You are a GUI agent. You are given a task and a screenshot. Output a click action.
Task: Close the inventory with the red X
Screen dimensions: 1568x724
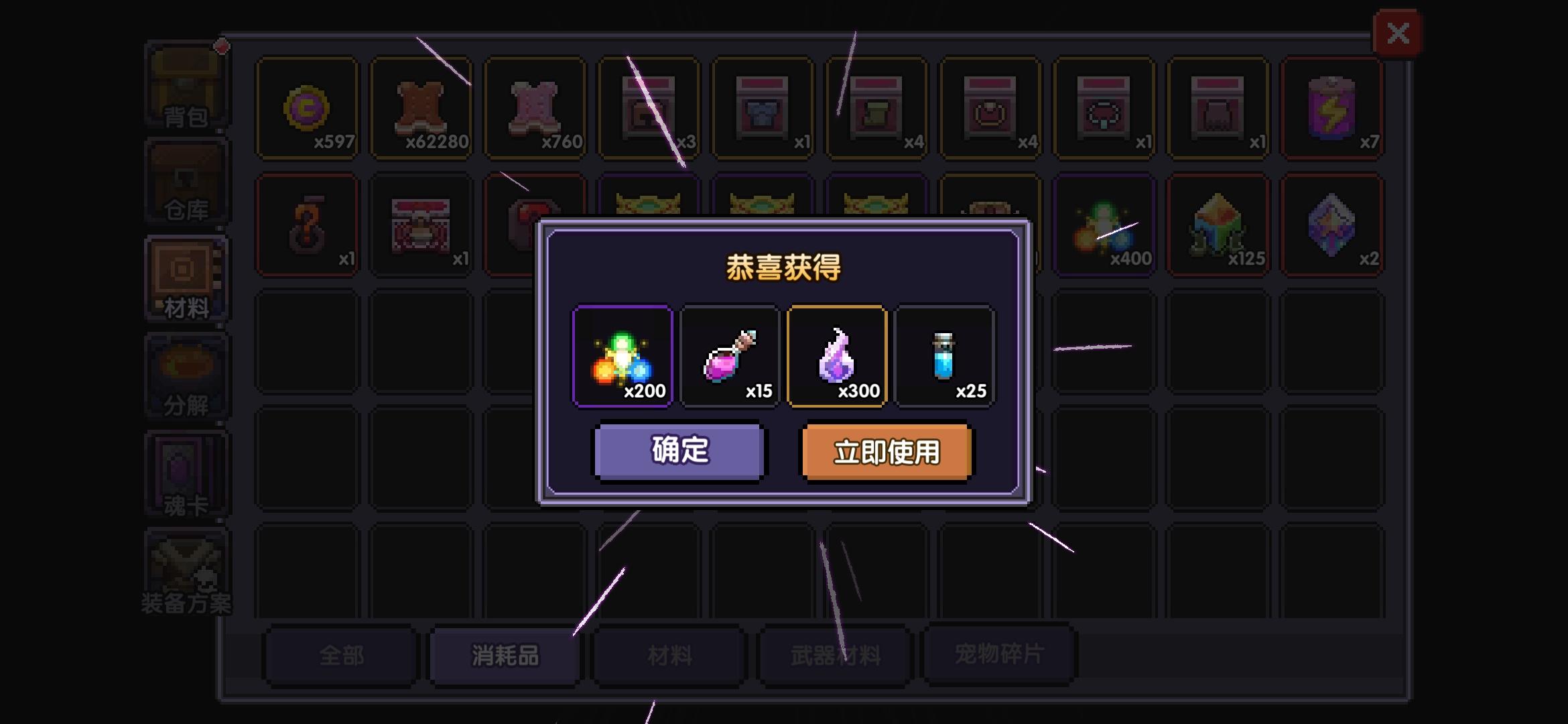(x=1398, y=33)
